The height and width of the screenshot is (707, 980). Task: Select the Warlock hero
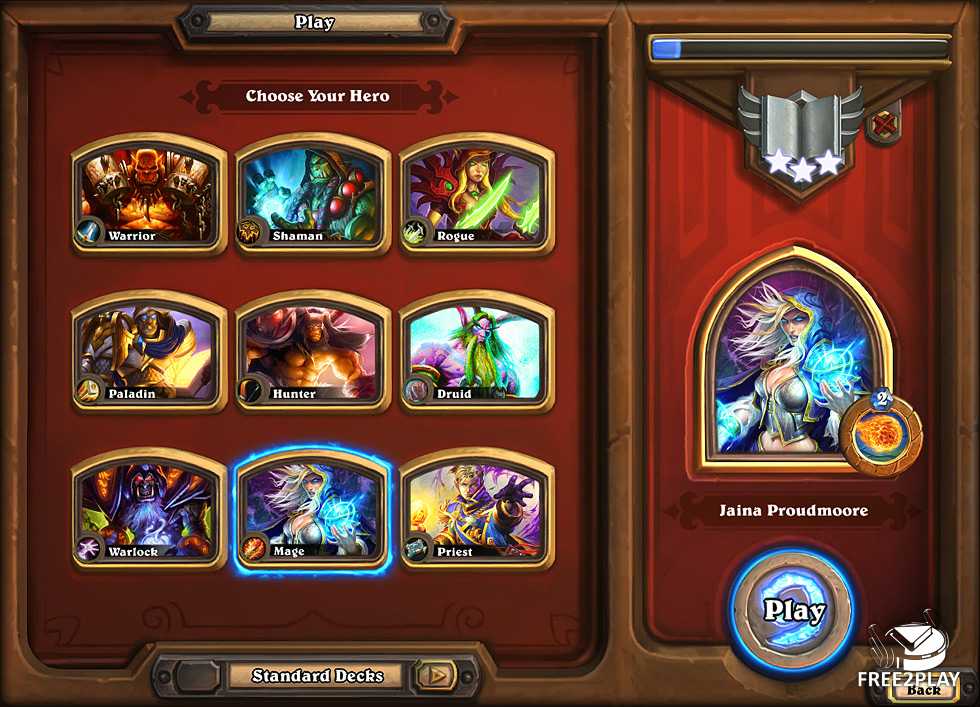(x=148, y=510)
